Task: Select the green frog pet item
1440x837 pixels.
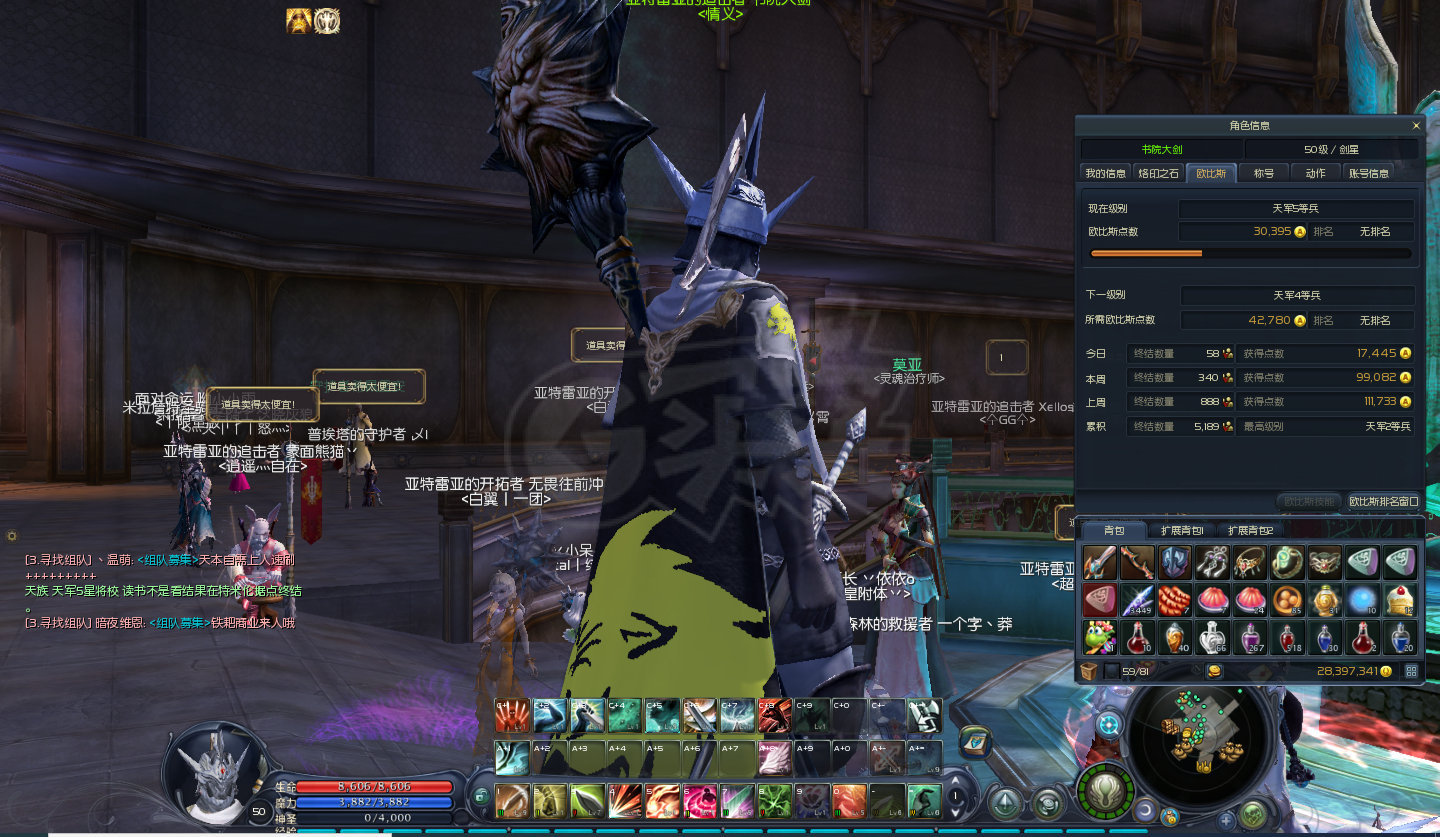Action: 1099,637
